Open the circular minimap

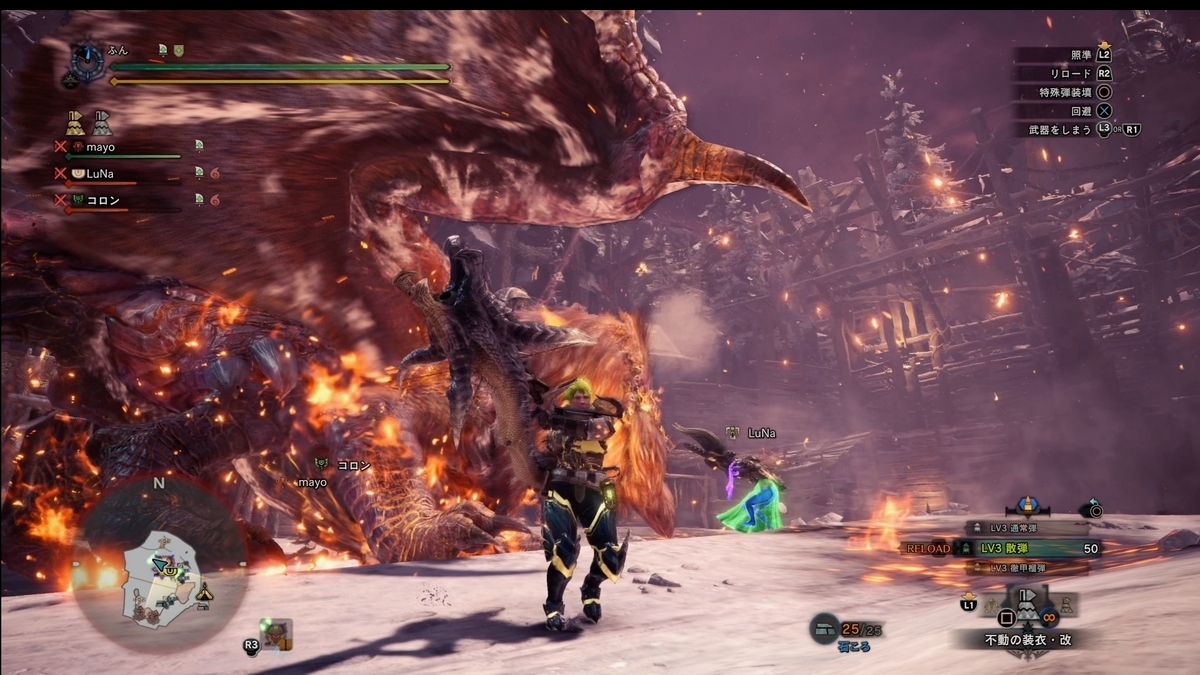point(160,560)
